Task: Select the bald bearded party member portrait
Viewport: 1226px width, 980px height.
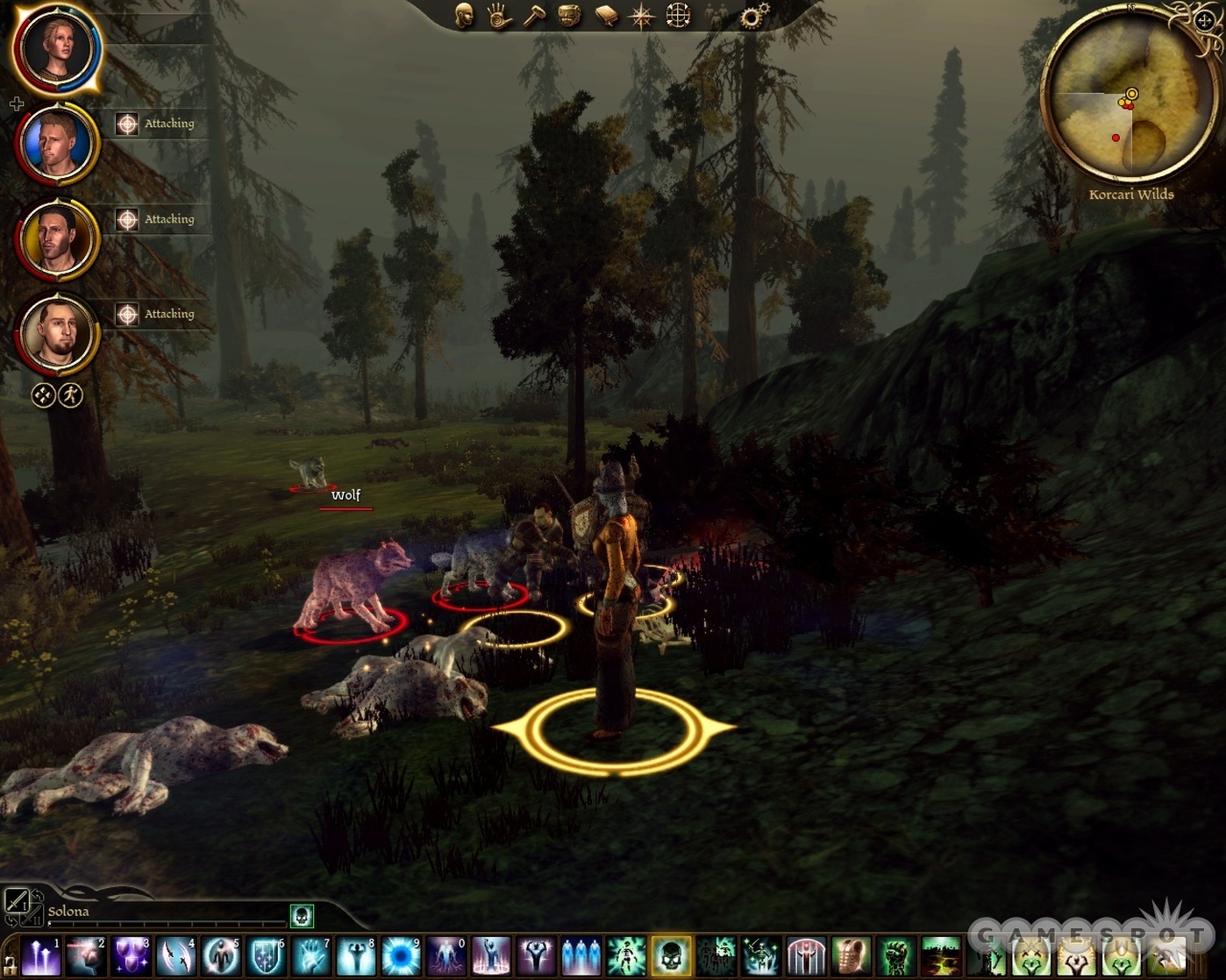Action: point(57,334)
